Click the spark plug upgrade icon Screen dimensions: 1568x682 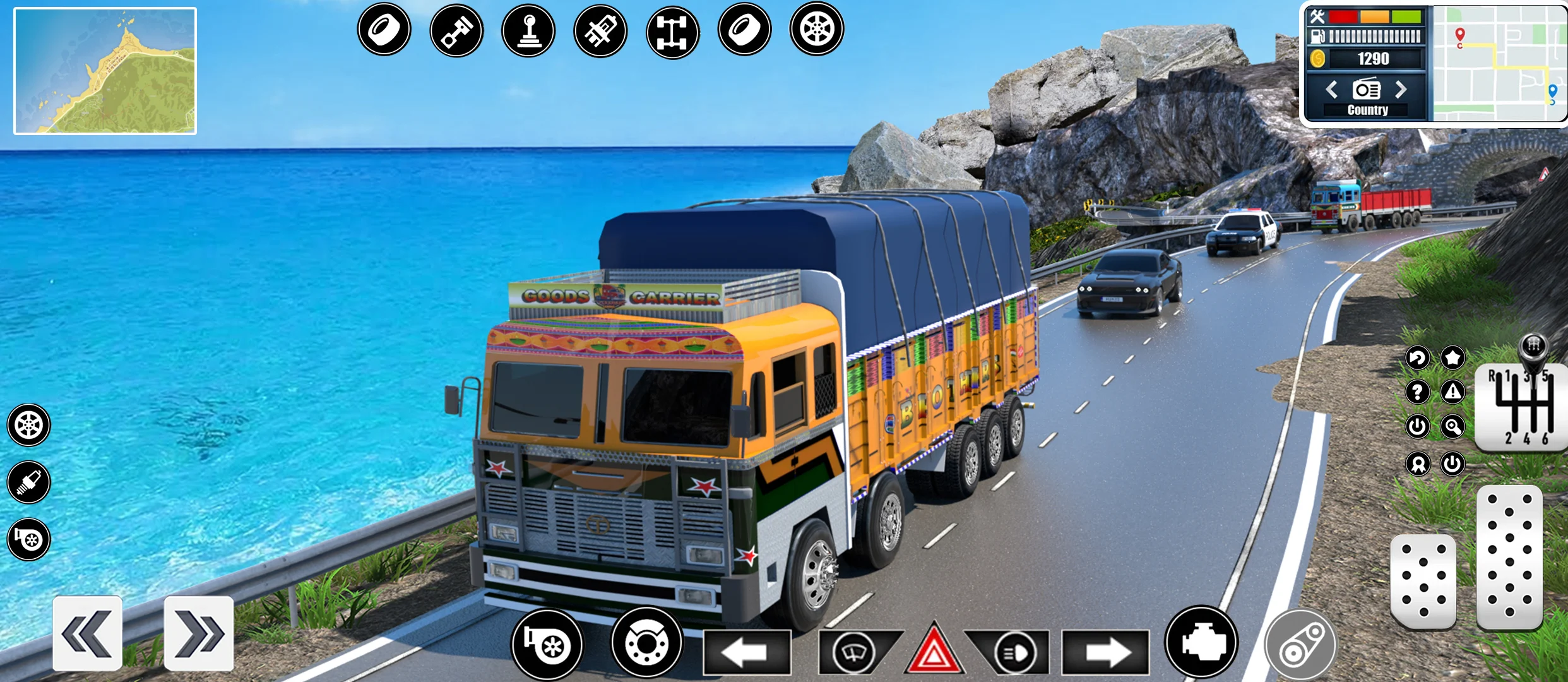(602, 29)
